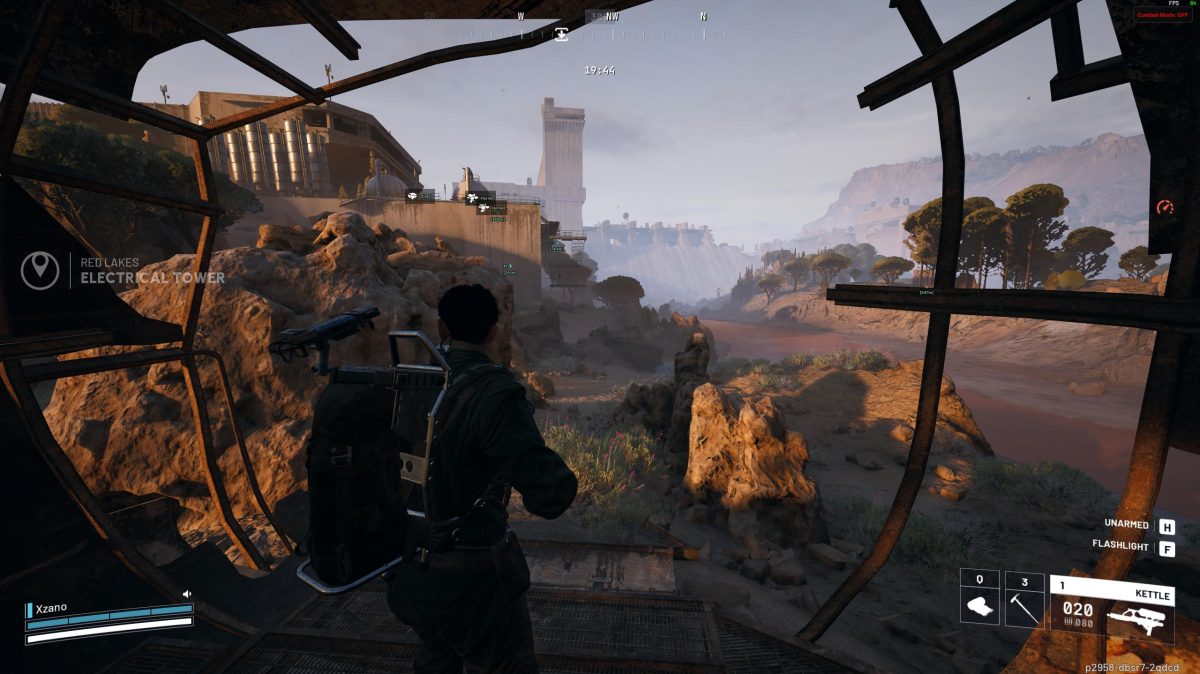Screen dimensions: 1200x674
Task: Click the red speedometer gauge icon
Action: coord(1164,207)
